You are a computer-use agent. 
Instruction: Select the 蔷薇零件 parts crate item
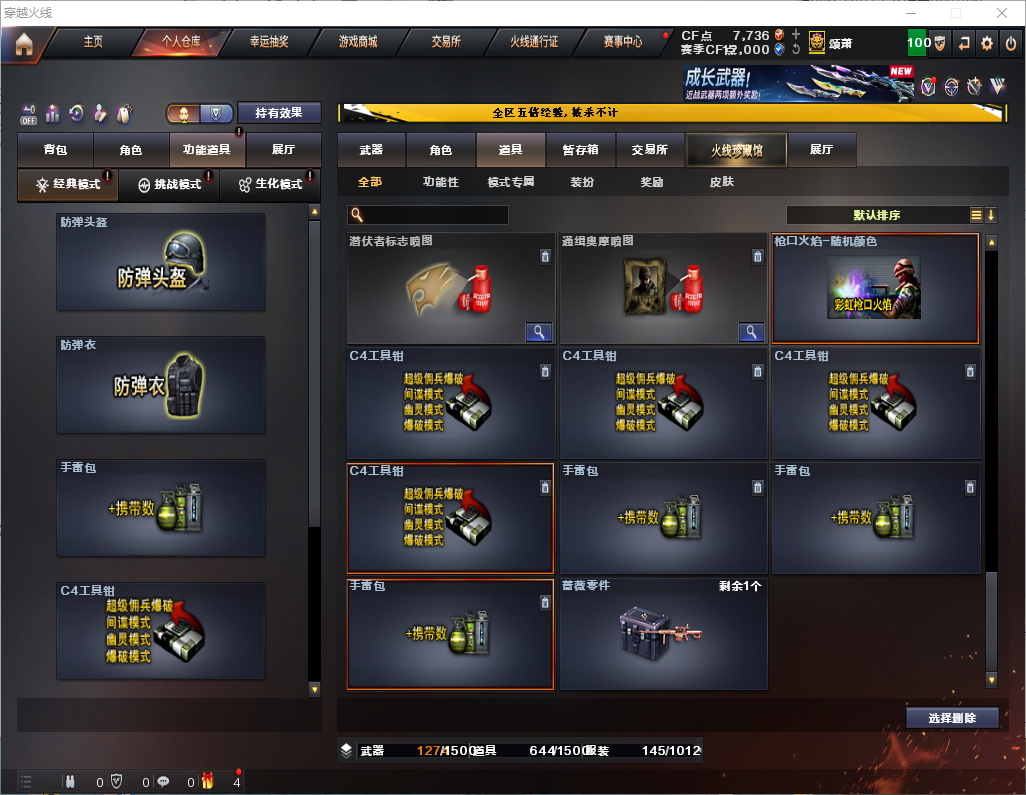pyautogui.click(x=663, y=634)
